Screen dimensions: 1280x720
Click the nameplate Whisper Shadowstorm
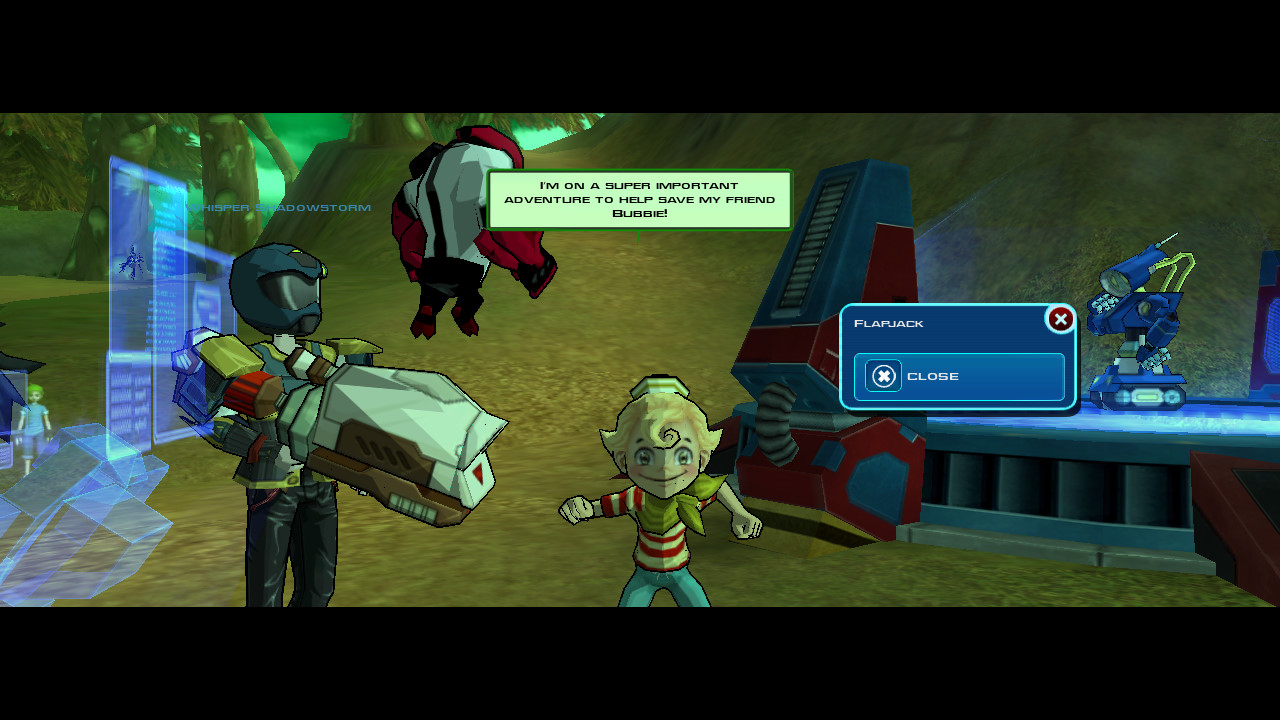281,208
